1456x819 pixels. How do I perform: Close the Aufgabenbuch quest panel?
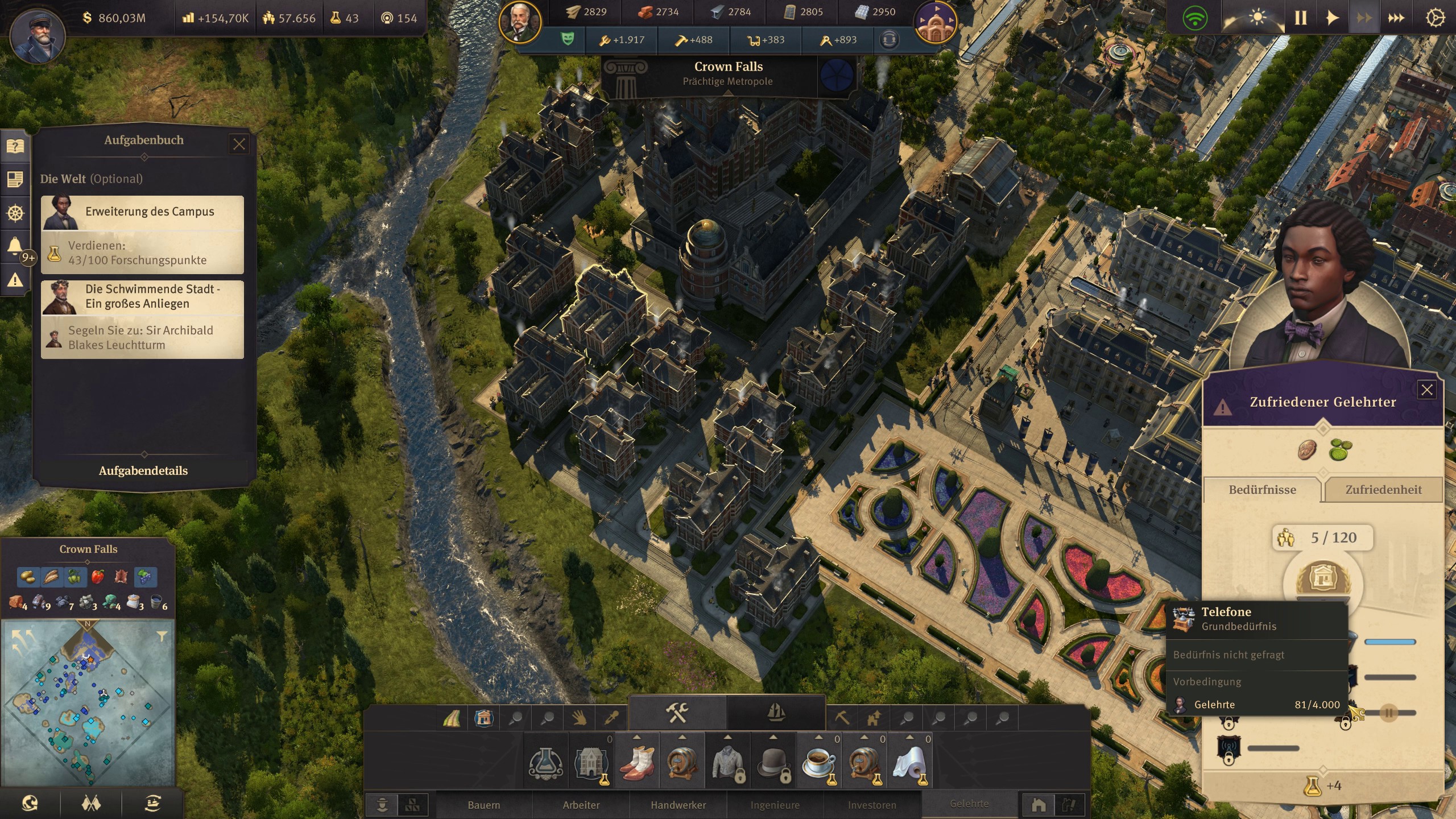(x=239, y=144)
